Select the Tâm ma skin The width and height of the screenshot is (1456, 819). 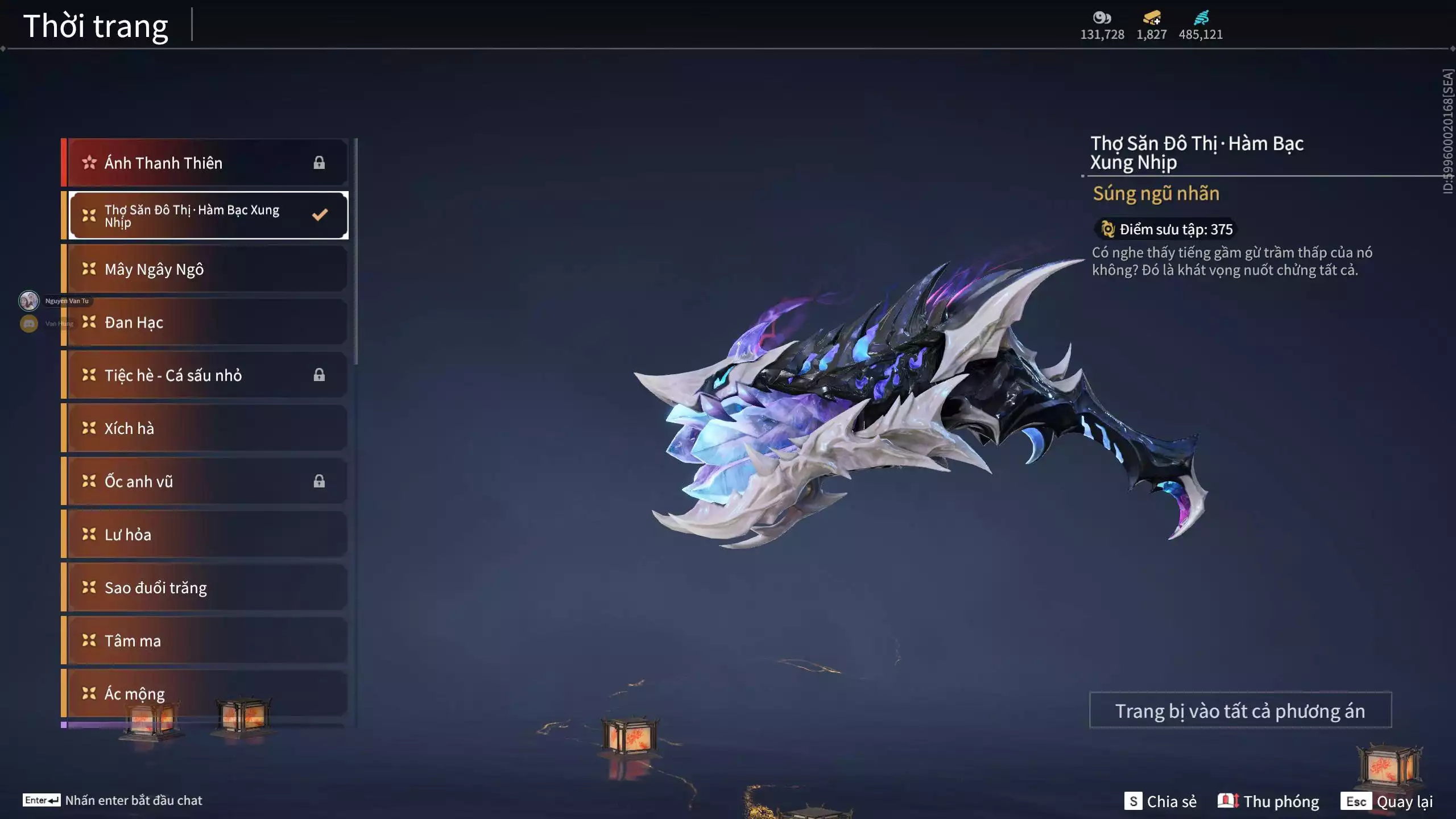[205, 641]
